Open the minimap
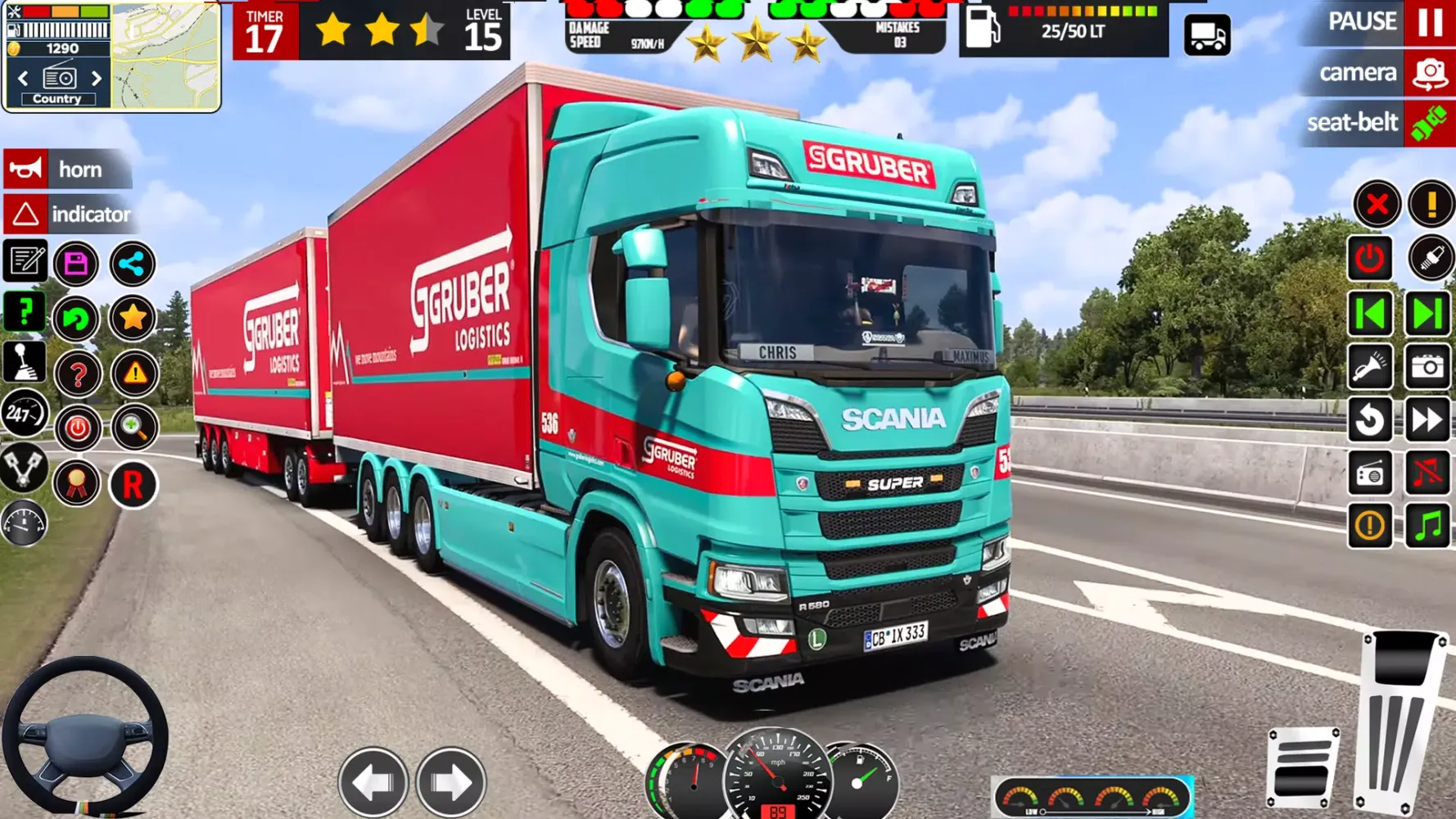The width and height of the screenshot is (1456, 819). point(166,56)
